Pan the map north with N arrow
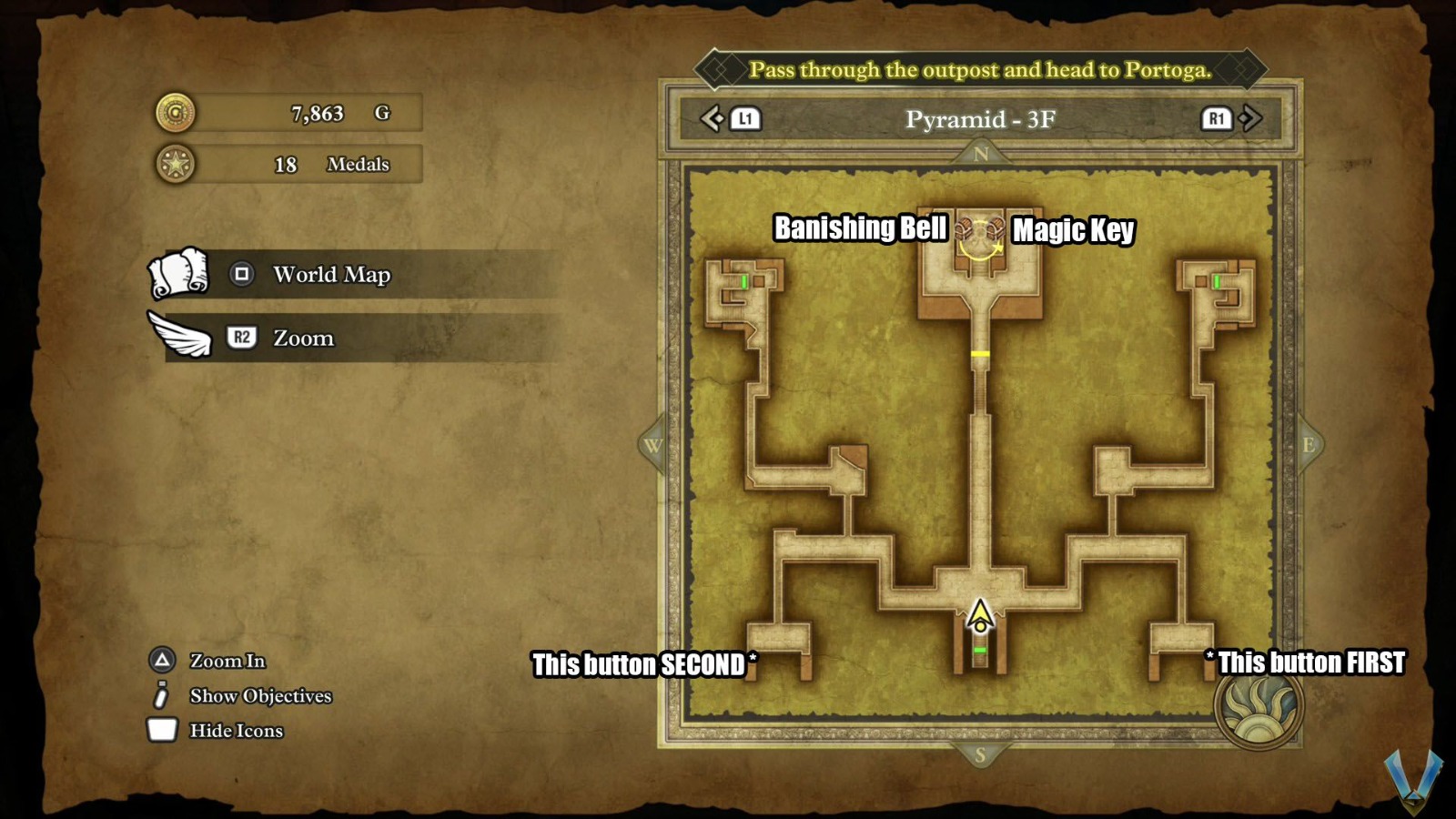Viewport: 1456px width, 819px height. (980, 154)
